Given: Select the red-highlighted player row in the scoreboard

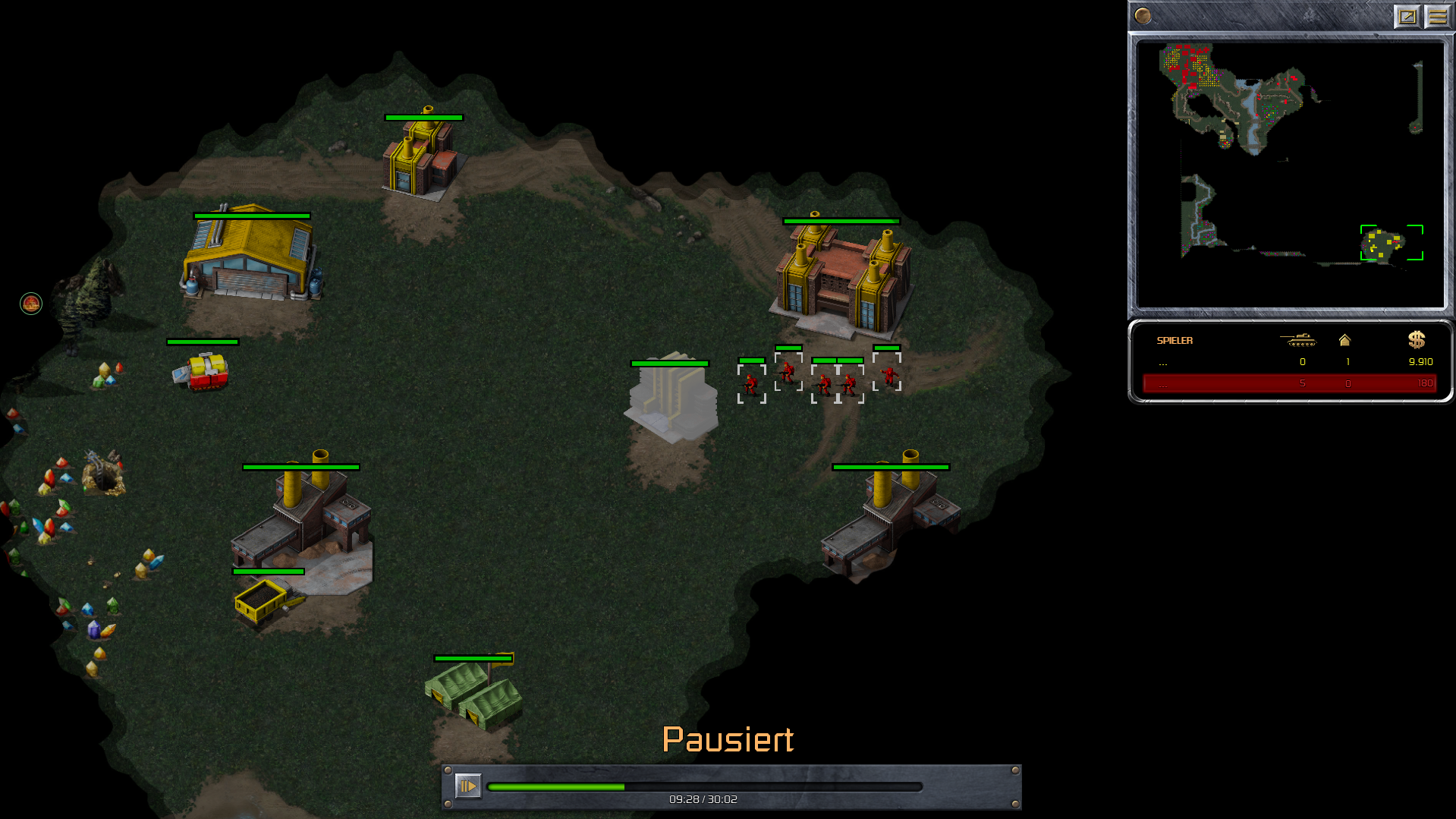Looking at the screenshot, I should (1288, 383).
